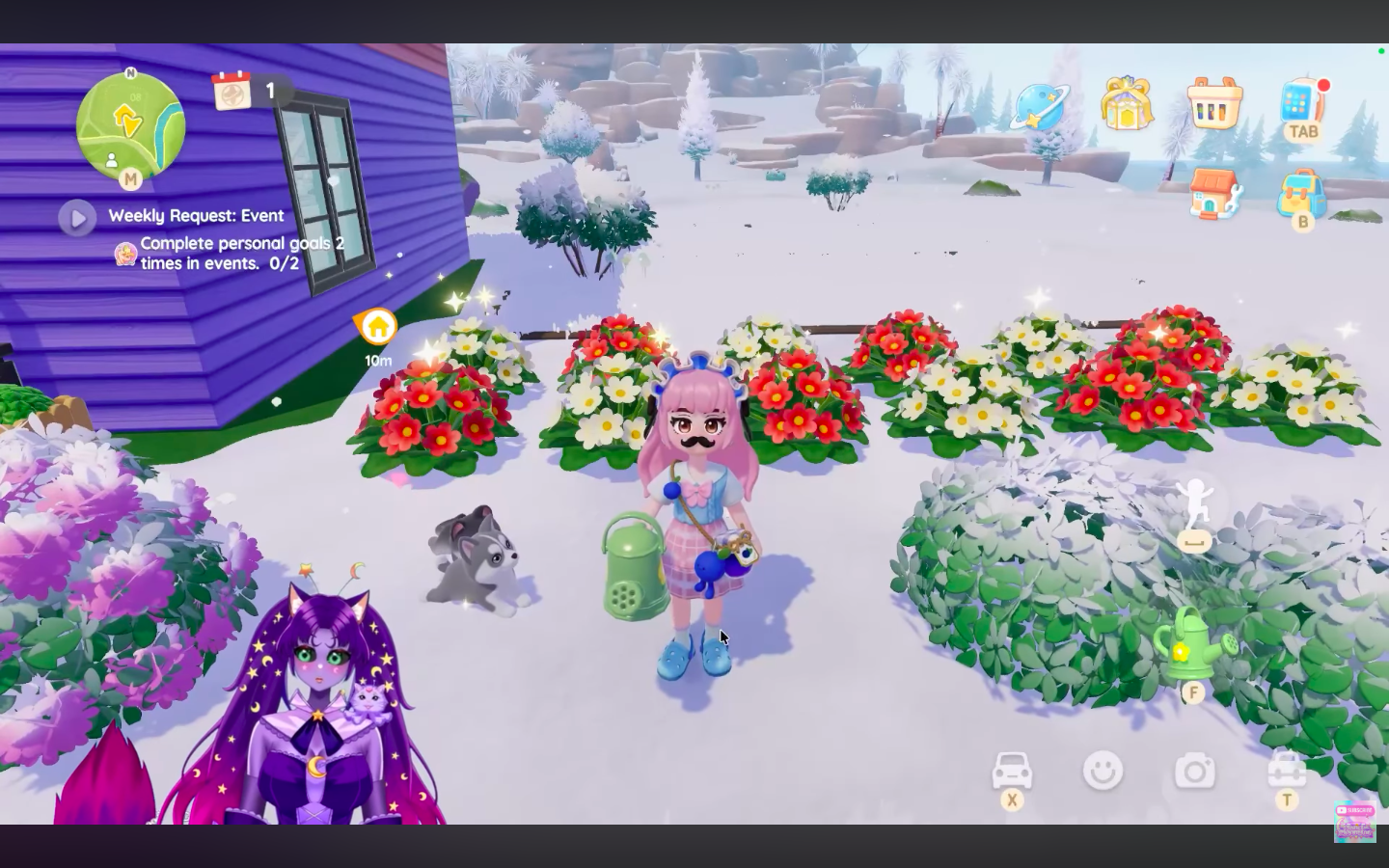Open the golden gift event icon
The height and width of the screenshot is (868, 1389).
pyautogui.click(x=1126, y=100)
